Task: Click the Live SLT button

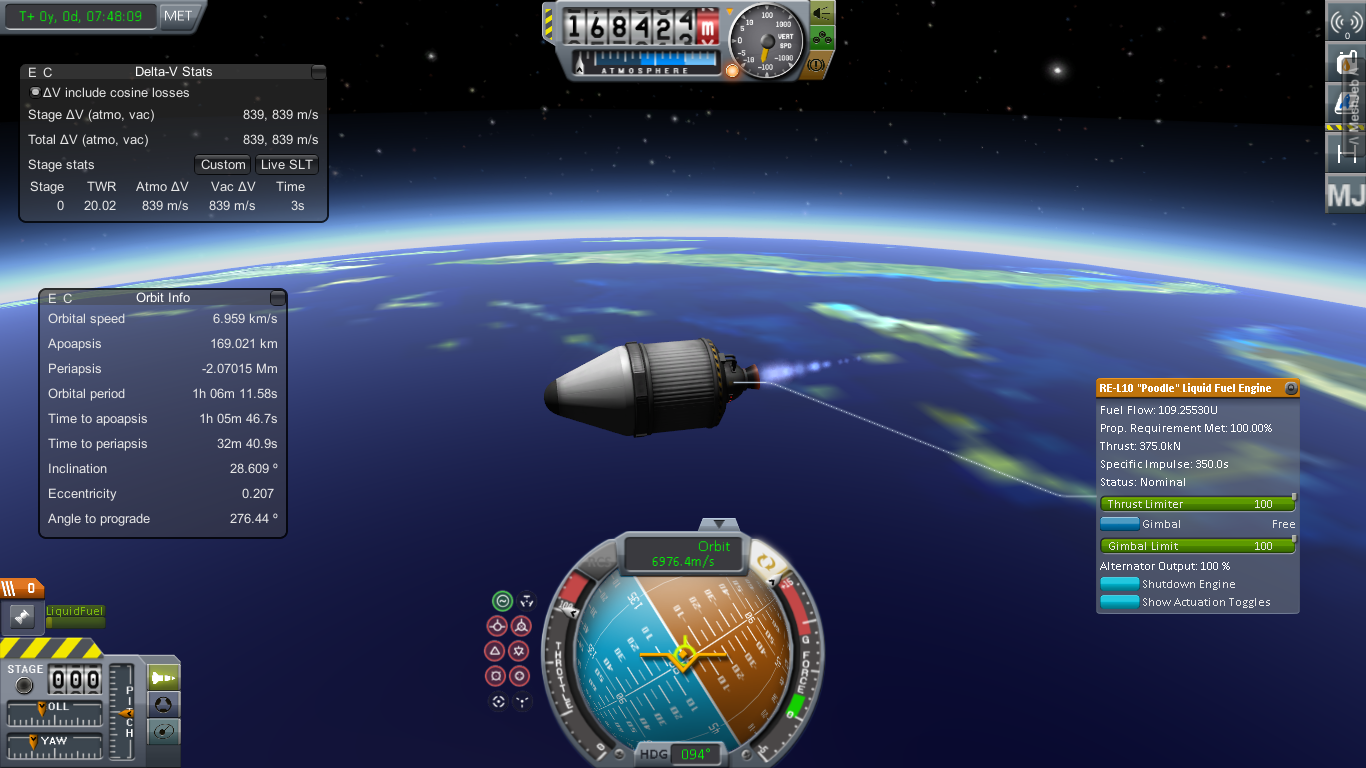Action: (x=287, y=165)
